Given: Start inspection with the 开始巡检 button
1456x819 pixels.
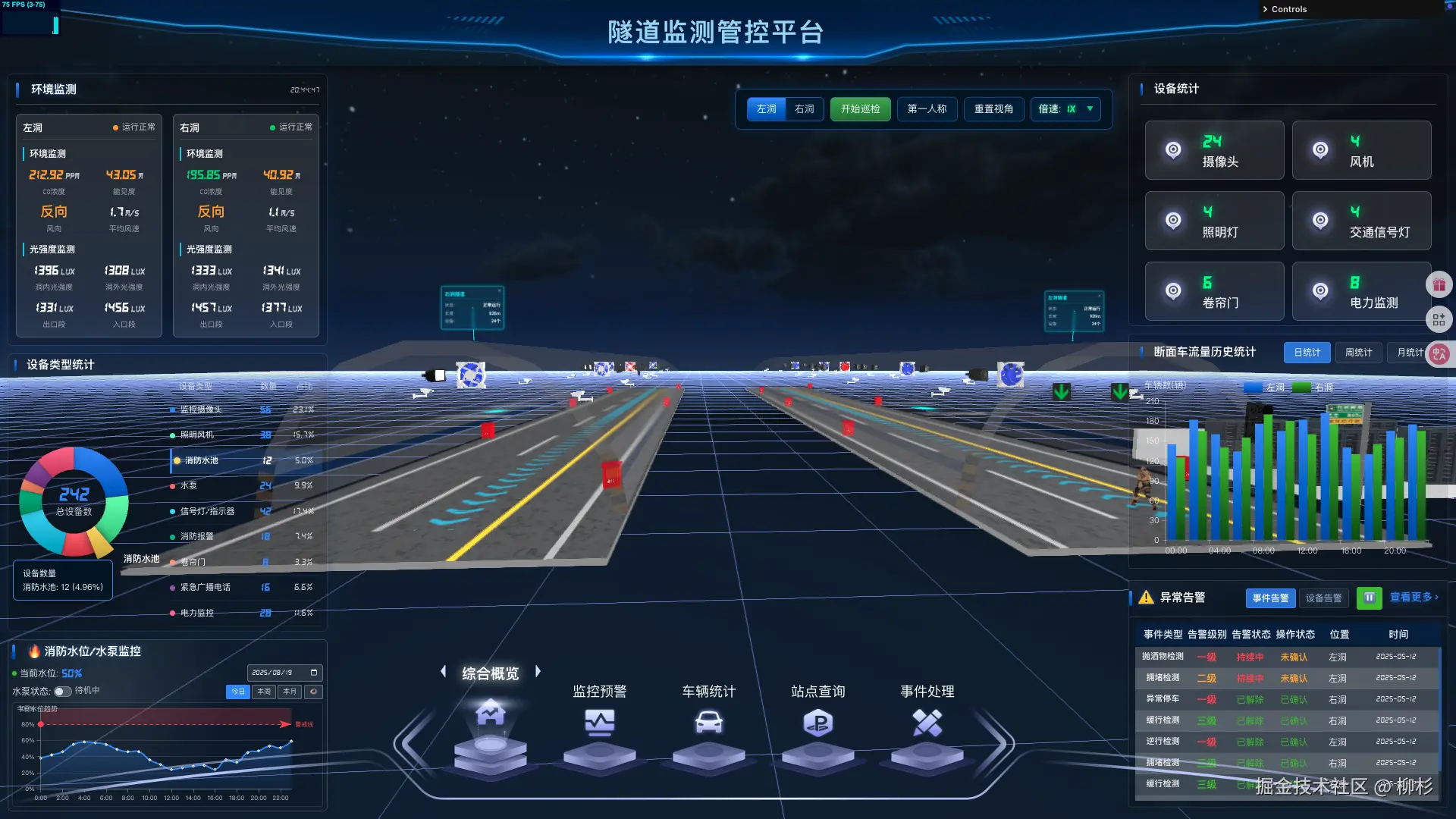Looking at the screenshot, I should pyautogui.click(x=860, y=108).
